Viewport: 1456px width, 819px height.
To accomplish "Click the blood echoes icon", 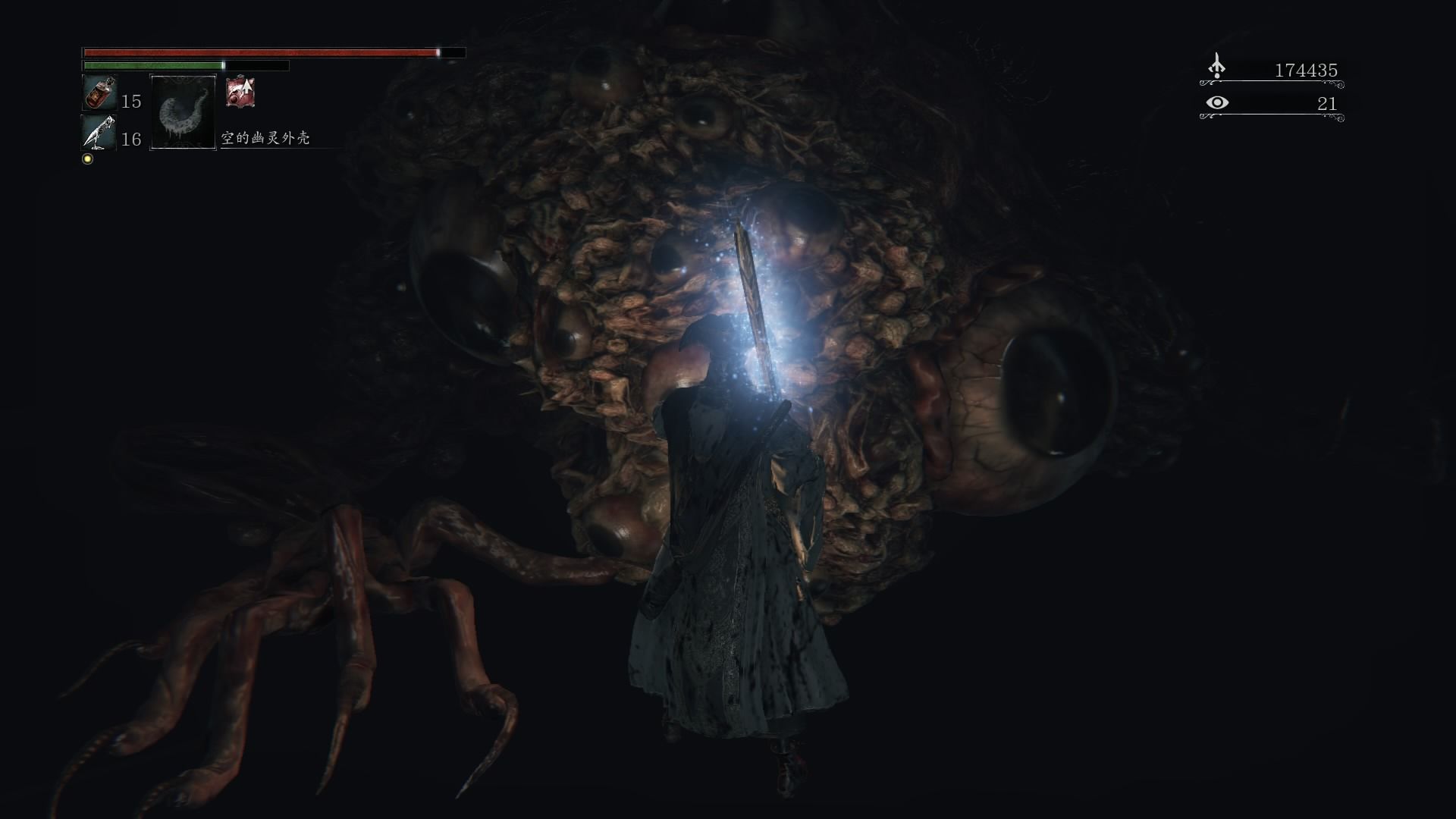I will coord(1216,67).
